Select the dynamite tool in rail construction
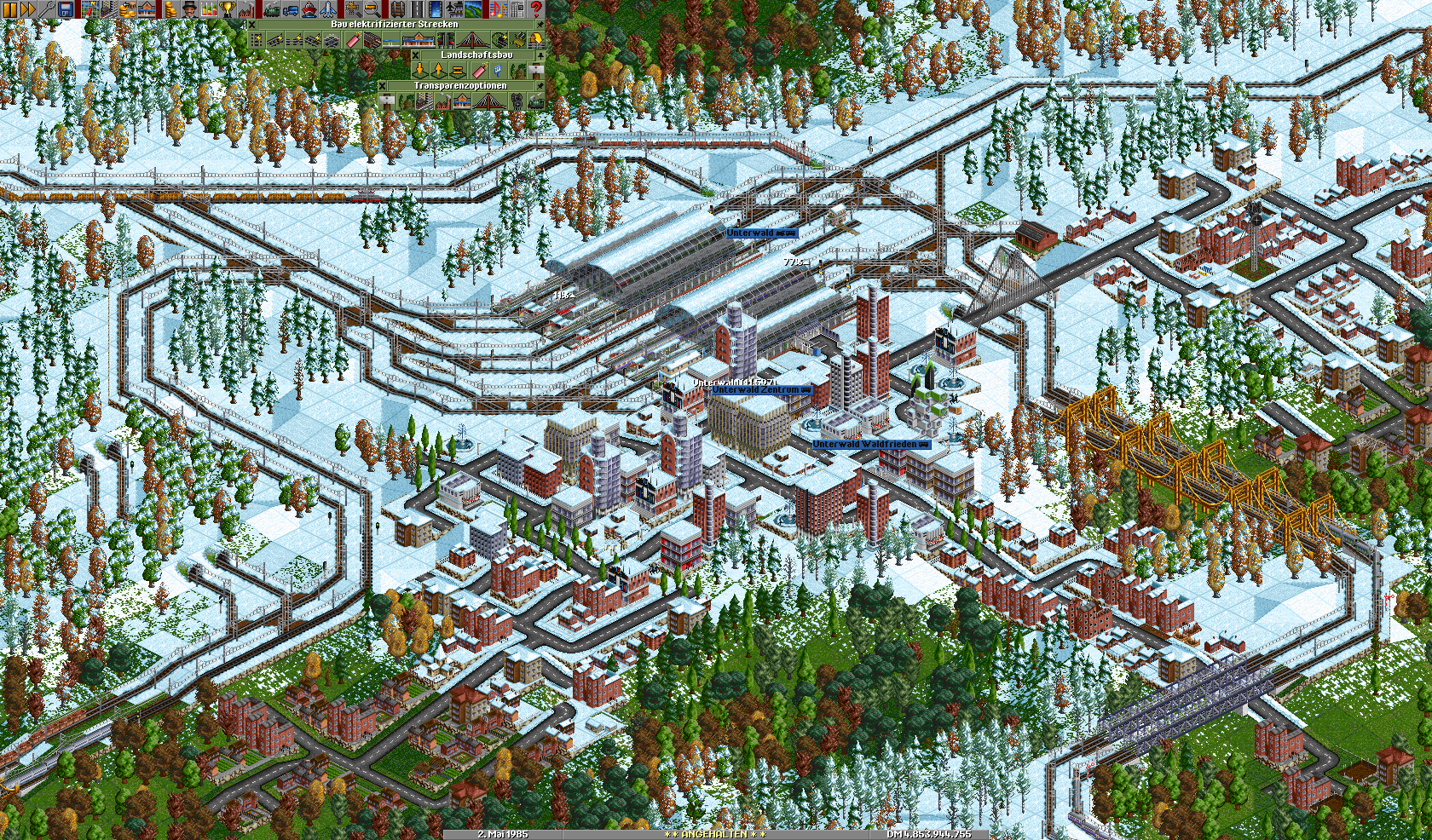This screenshot has width=1432, height=840. (354, 40)
